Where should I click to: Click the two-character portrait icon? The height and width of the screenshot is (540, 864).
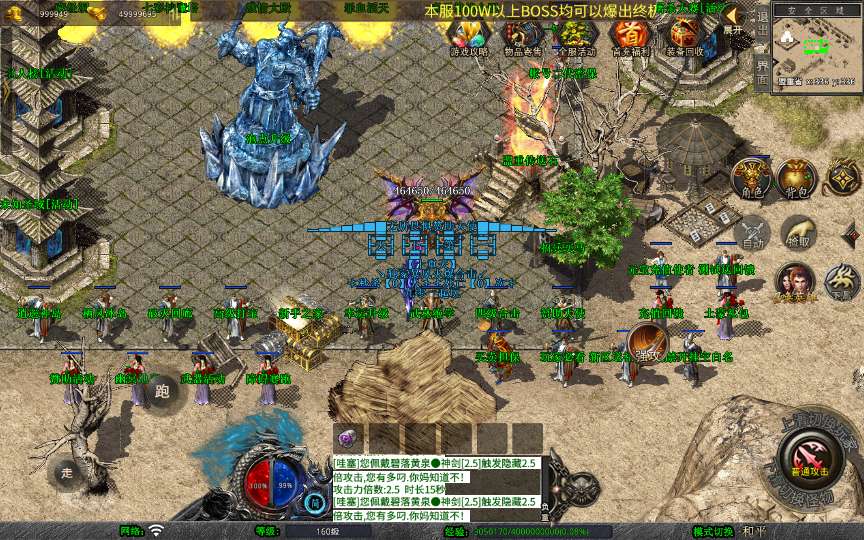coord(794,283)
